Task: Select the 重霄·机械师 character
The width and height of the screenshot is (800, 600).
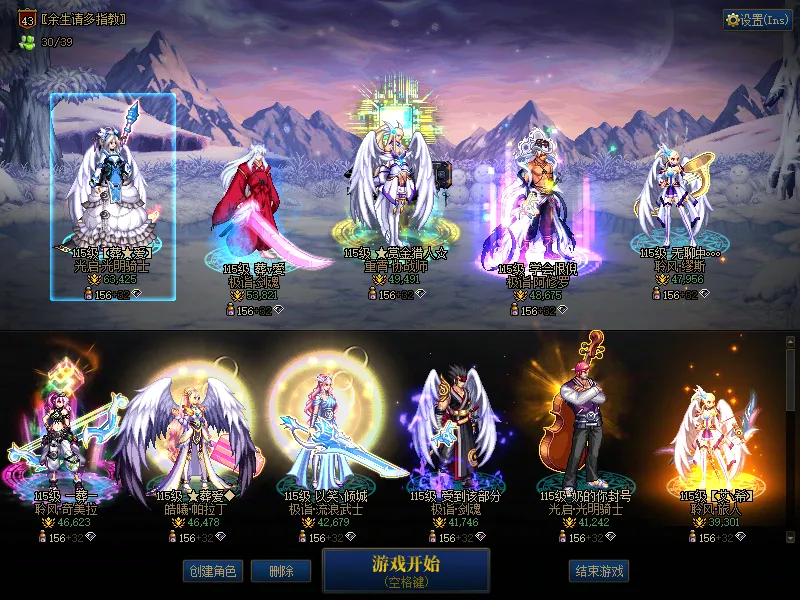Action: coord(395,190)
